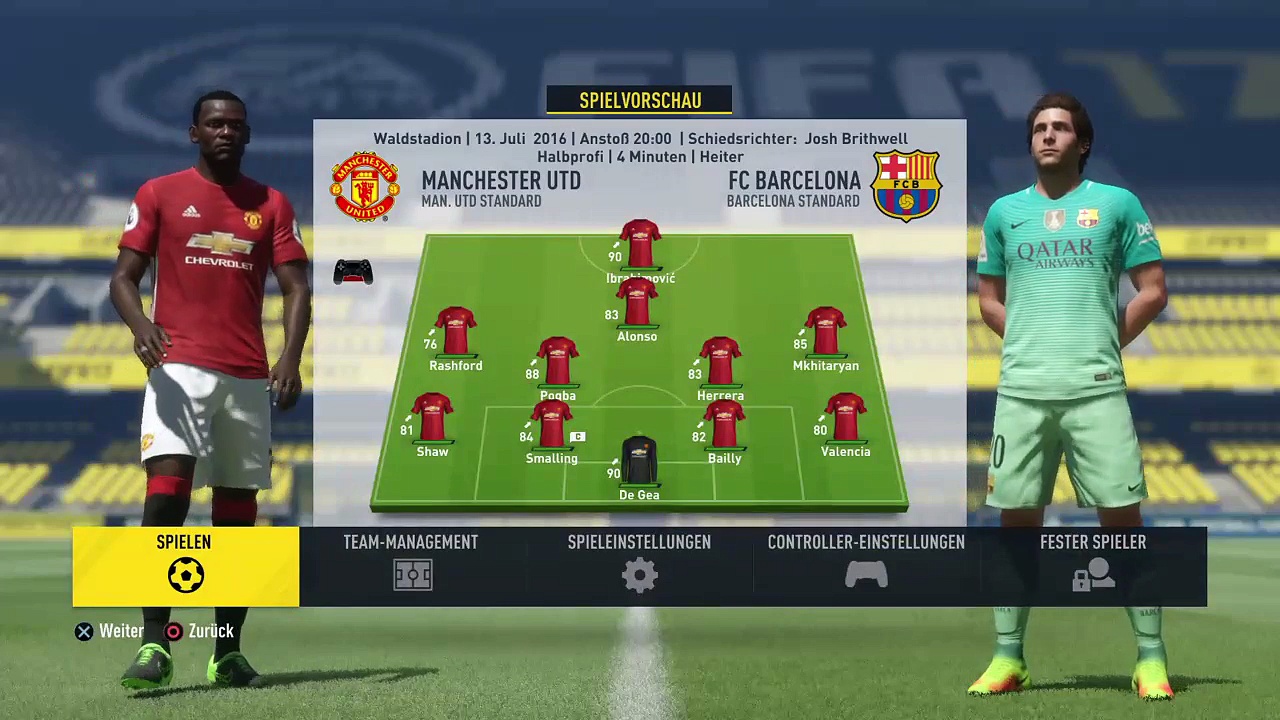Pick Herrera in midfield
Image resolution: width=1280 pixels, height=720 pixels.
[x=720, y=362]
